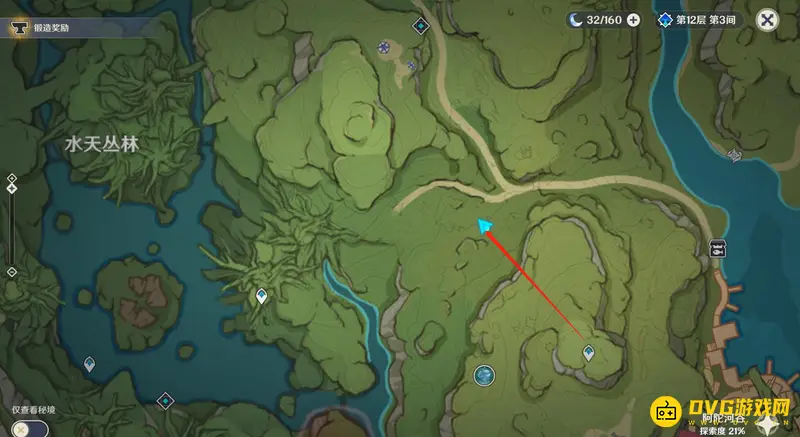Select the diamond marker near the bottom-left islands
This screenshot has width=800, height=437.
click(166, 401)
